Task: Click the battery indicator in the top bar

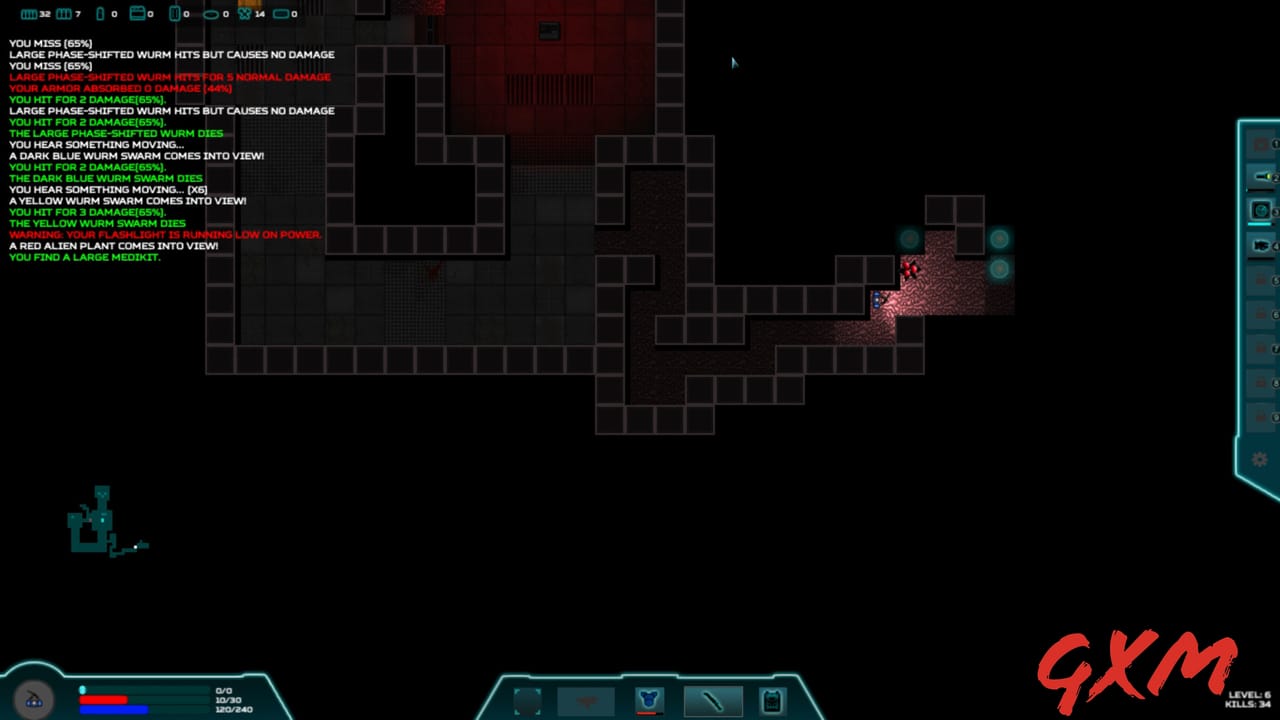Action: click(100, 13)
